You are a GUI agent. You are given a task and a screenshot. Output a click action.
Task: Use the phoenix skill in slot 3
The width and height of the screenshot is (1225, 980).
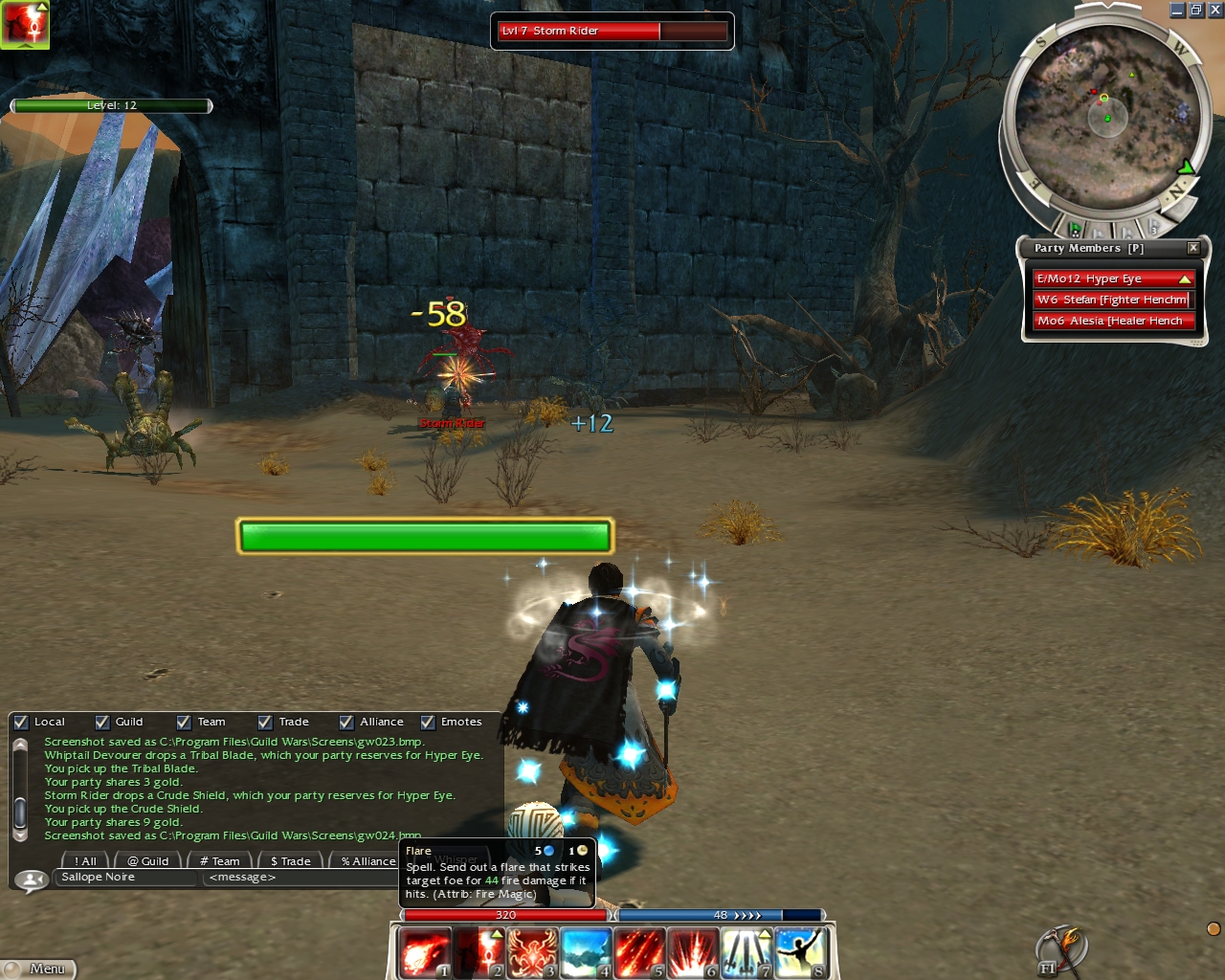[533, 953]
